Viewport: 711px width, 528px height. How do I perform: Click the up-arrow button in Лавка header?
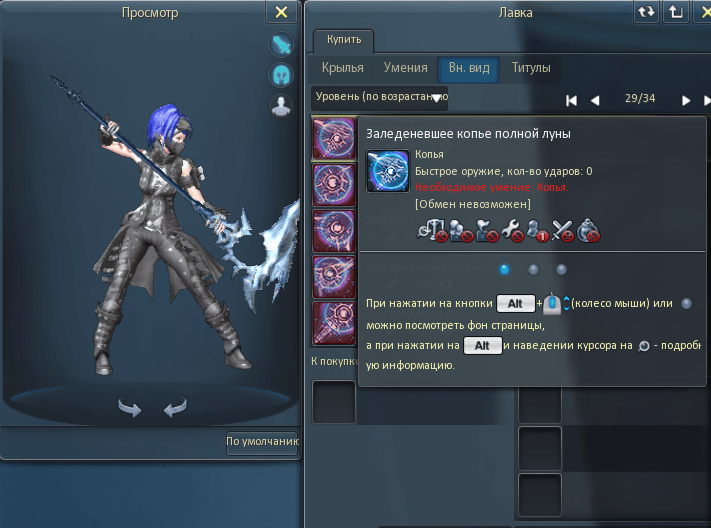(676, 12)
